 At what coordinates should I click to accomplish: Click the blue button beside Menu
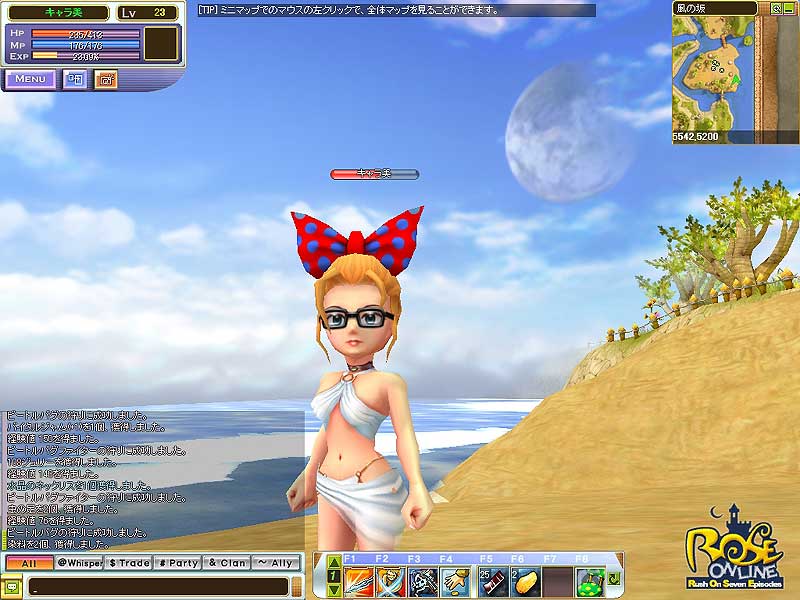(75, 79)
